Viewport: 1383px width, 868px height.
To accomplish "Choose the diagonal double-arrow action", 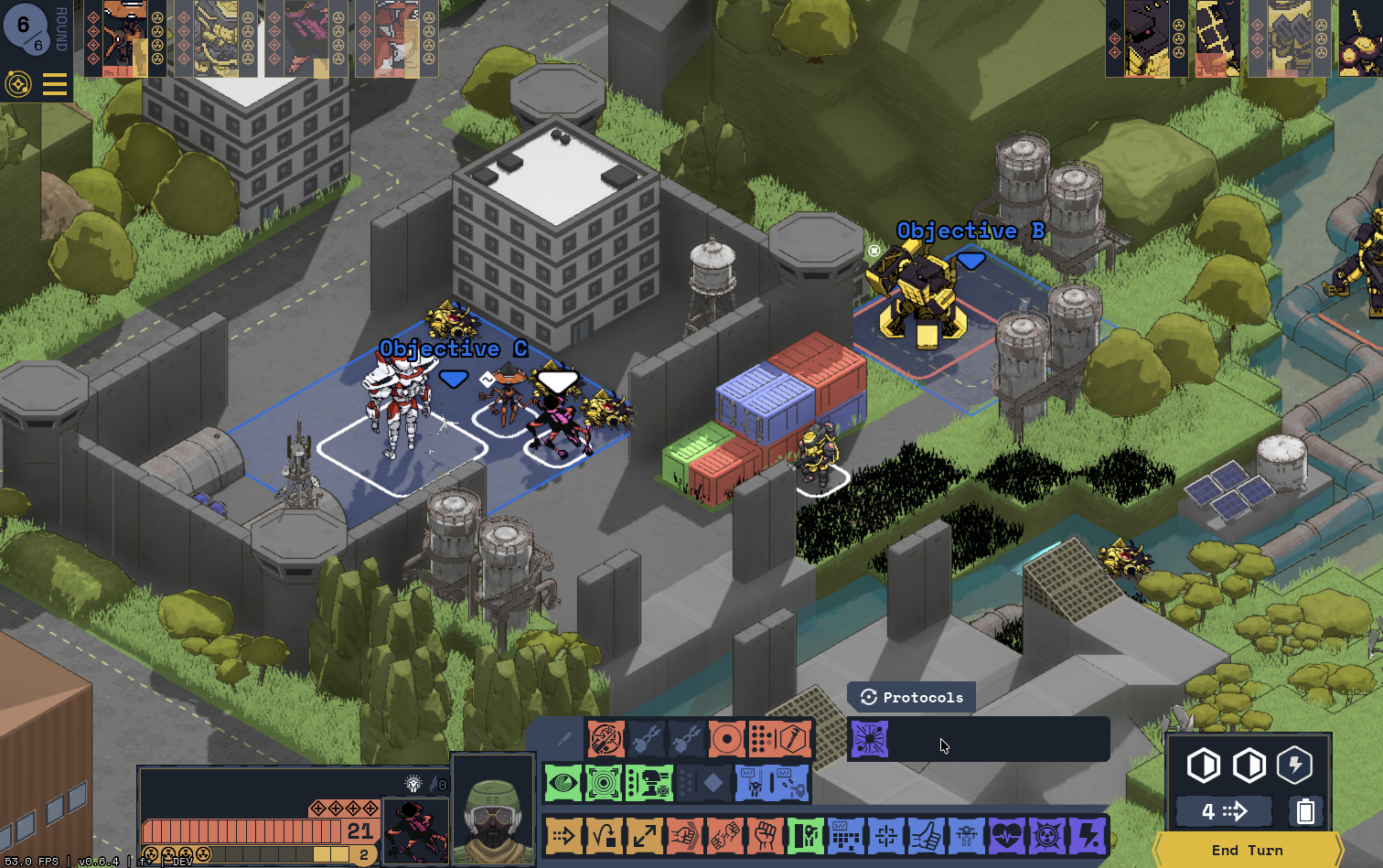I will 644,835.
